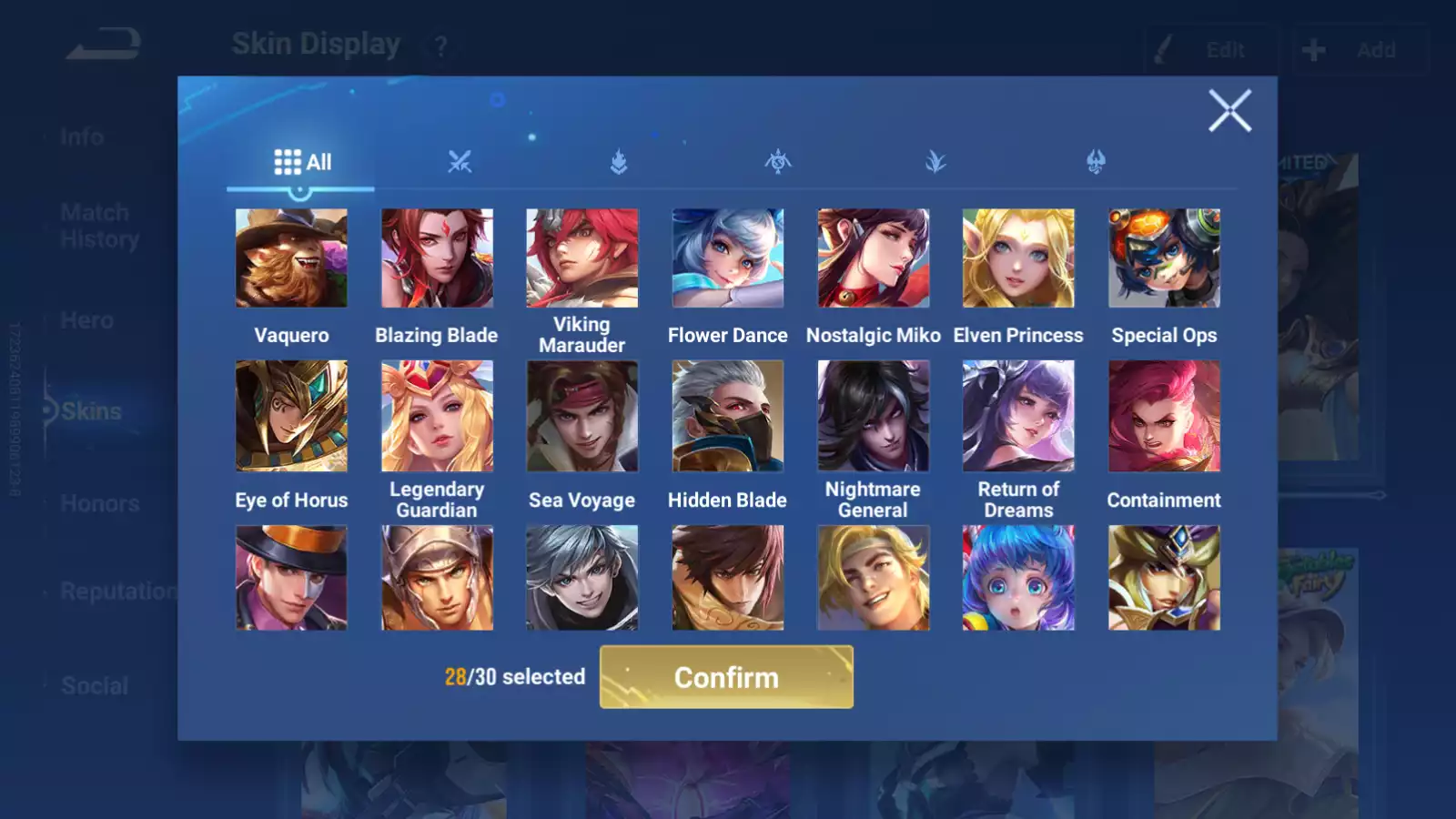Pick the Special Ops skin
The height and width of the screenshot is (819, 1456).
[x=1164, y=258]
